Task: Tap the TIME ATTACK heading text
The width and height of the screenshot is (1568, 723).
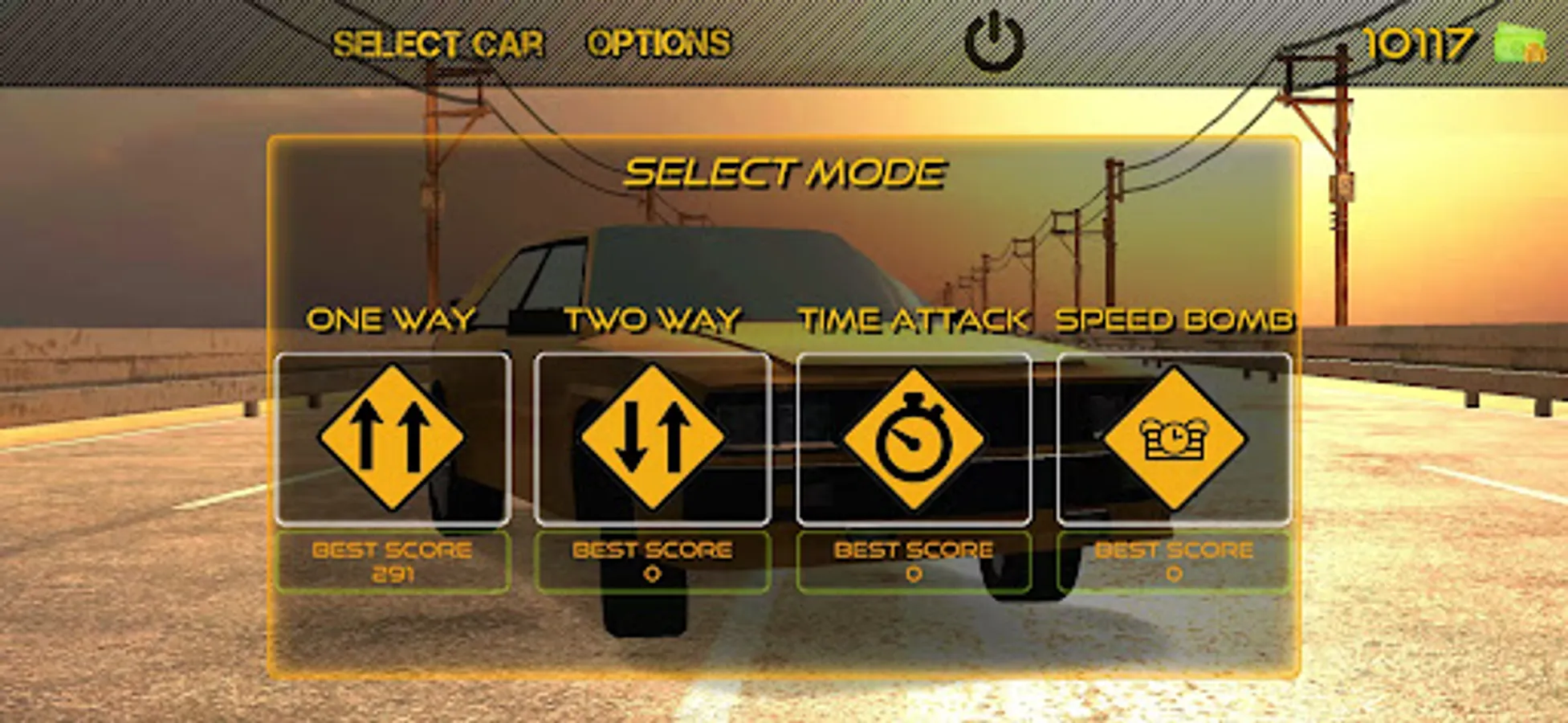Action: [x=914, y=321]
